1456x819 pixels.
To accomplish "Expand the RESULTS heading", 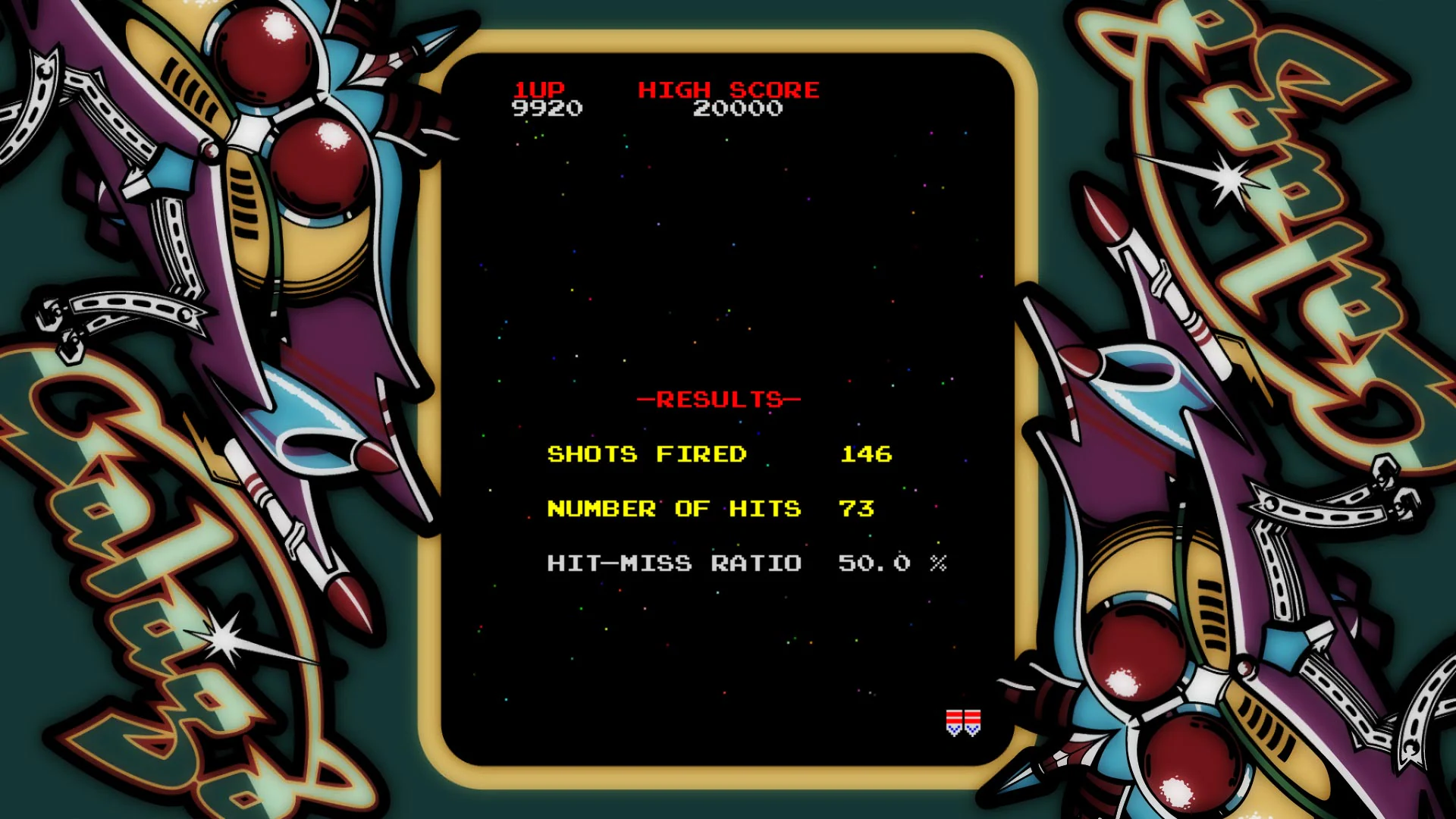I will click(718, 400).
